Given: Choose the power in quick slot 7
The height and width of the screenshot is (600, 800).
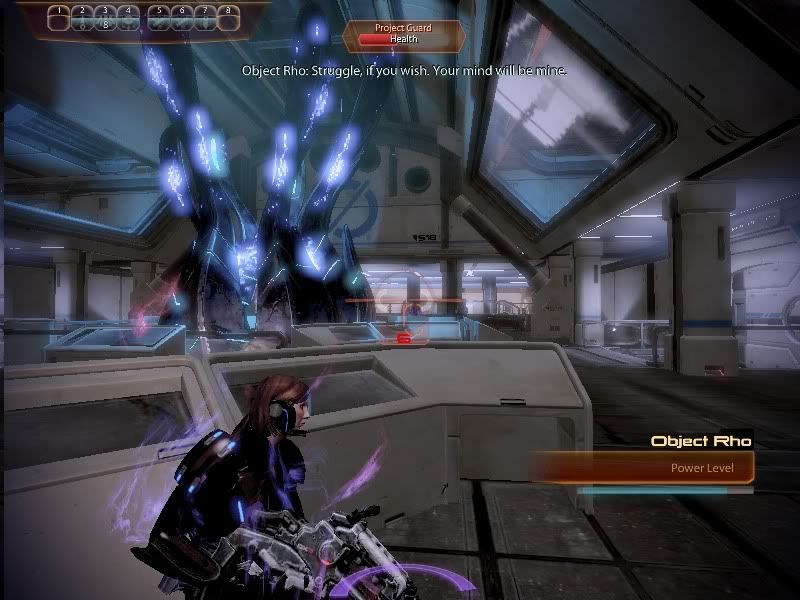Looking at the screenshot, I should 205,16.
